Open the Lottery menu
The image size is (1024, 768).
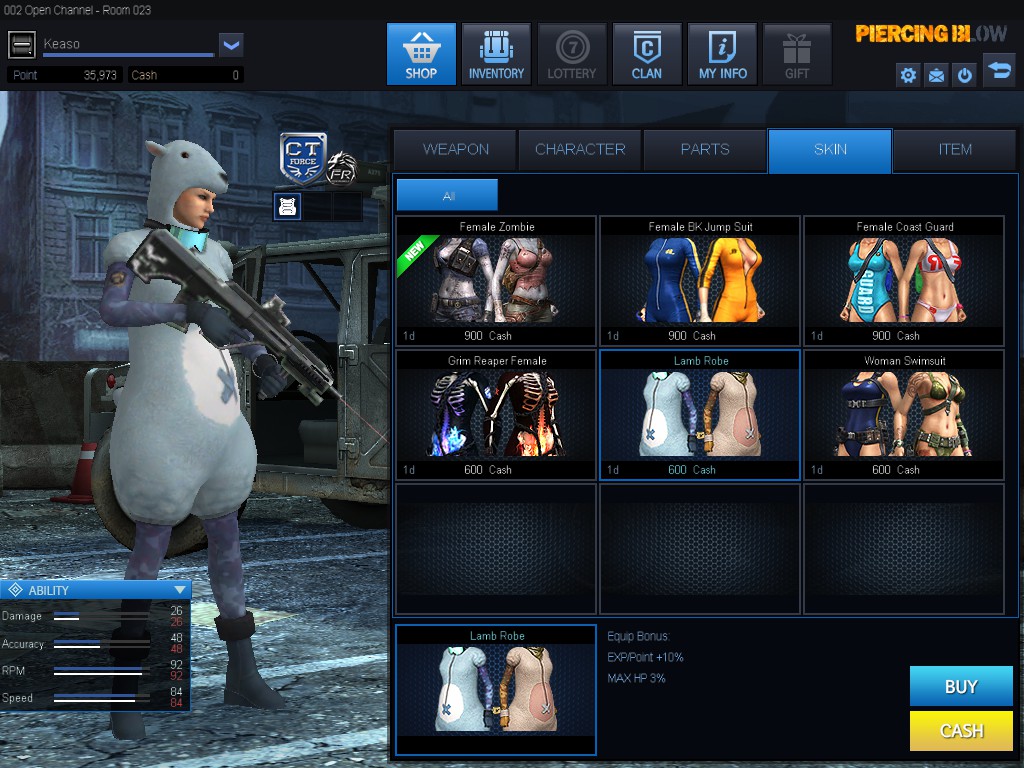coord(571,54)
